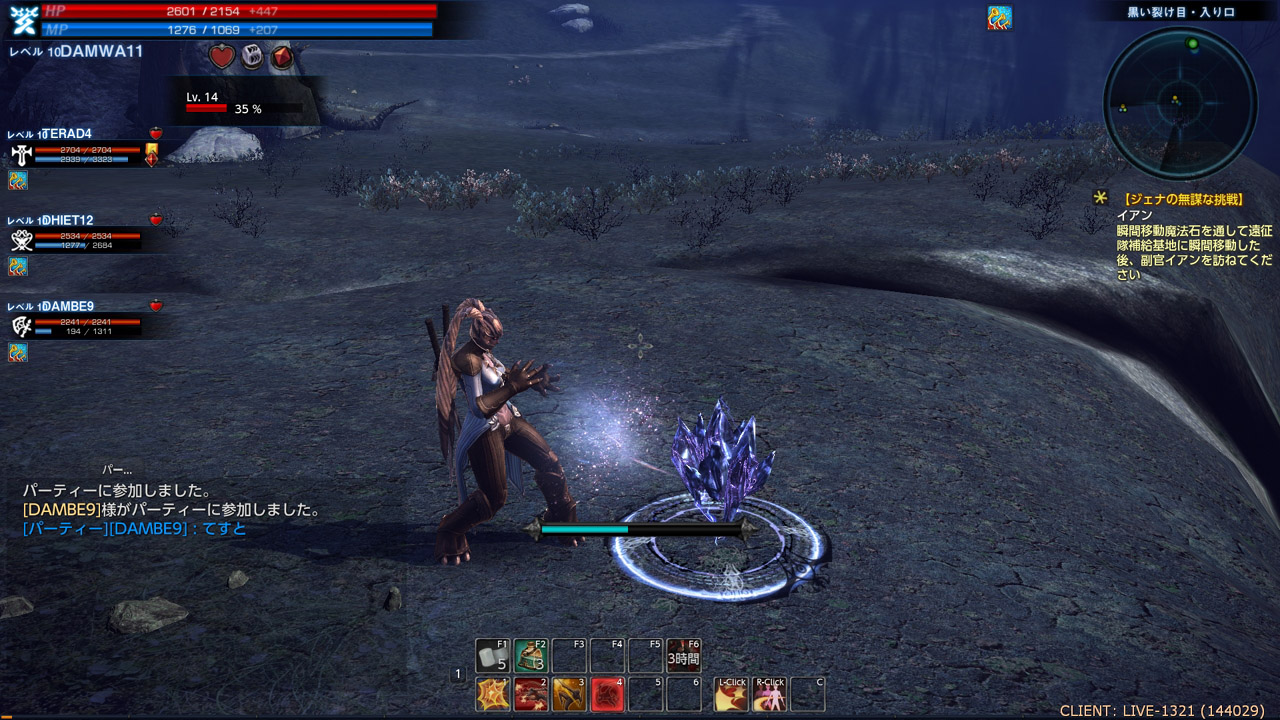Select the dice icon under the MP bar
Screen dimensions: 1280x720
[x=253, y=57]
